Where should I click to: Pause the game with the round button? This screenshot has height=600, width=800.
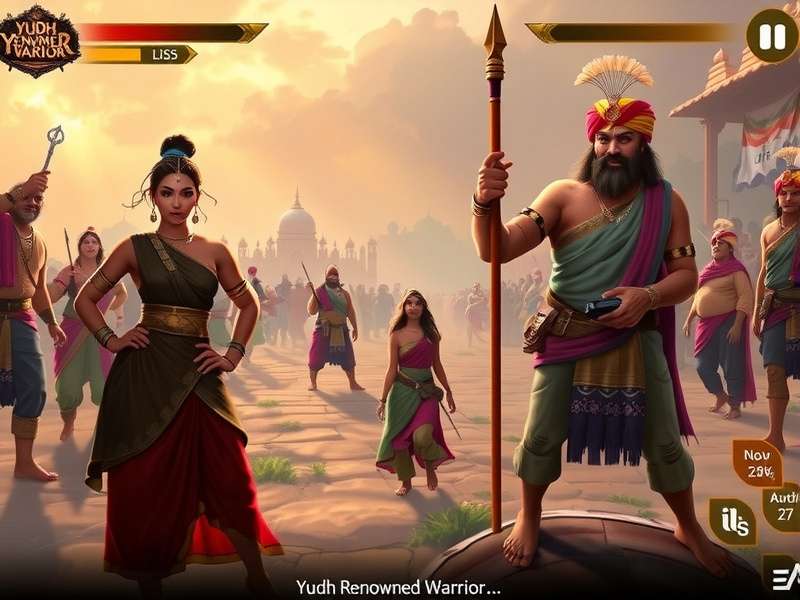(771, 36)
